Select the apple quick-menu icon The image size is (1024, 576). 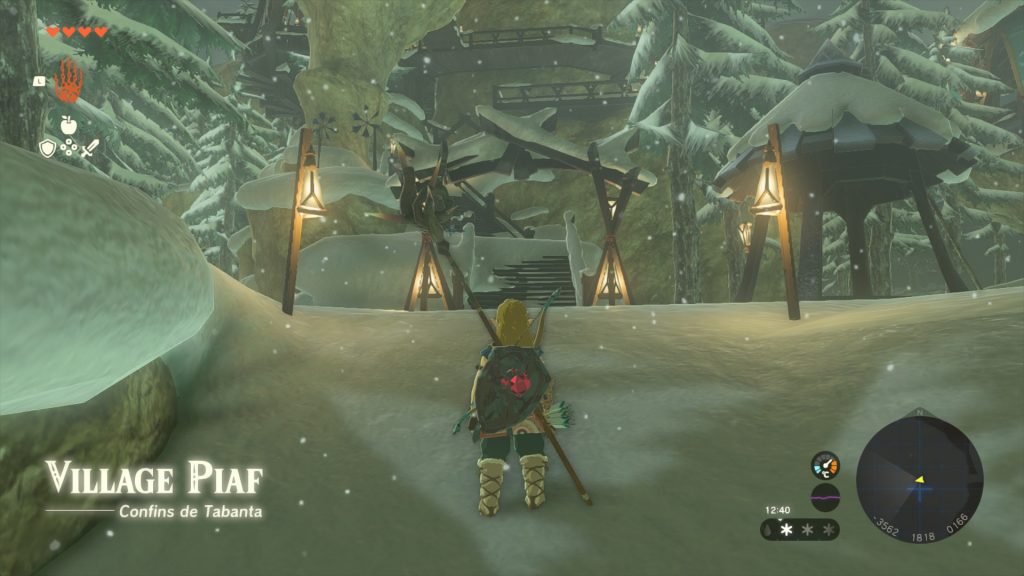point(68,125)
